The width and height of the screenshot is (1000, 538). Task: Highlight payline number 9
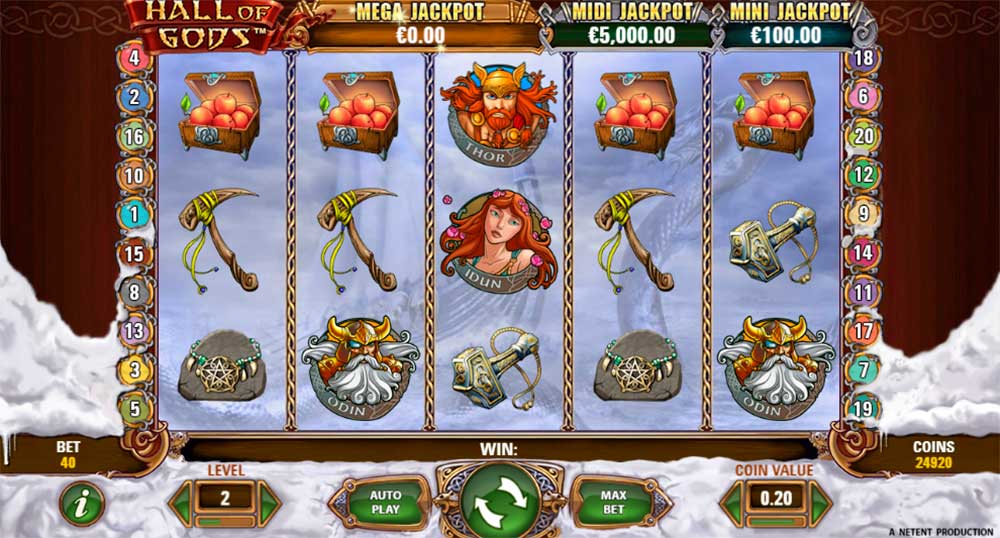click(x=863, y=213)
